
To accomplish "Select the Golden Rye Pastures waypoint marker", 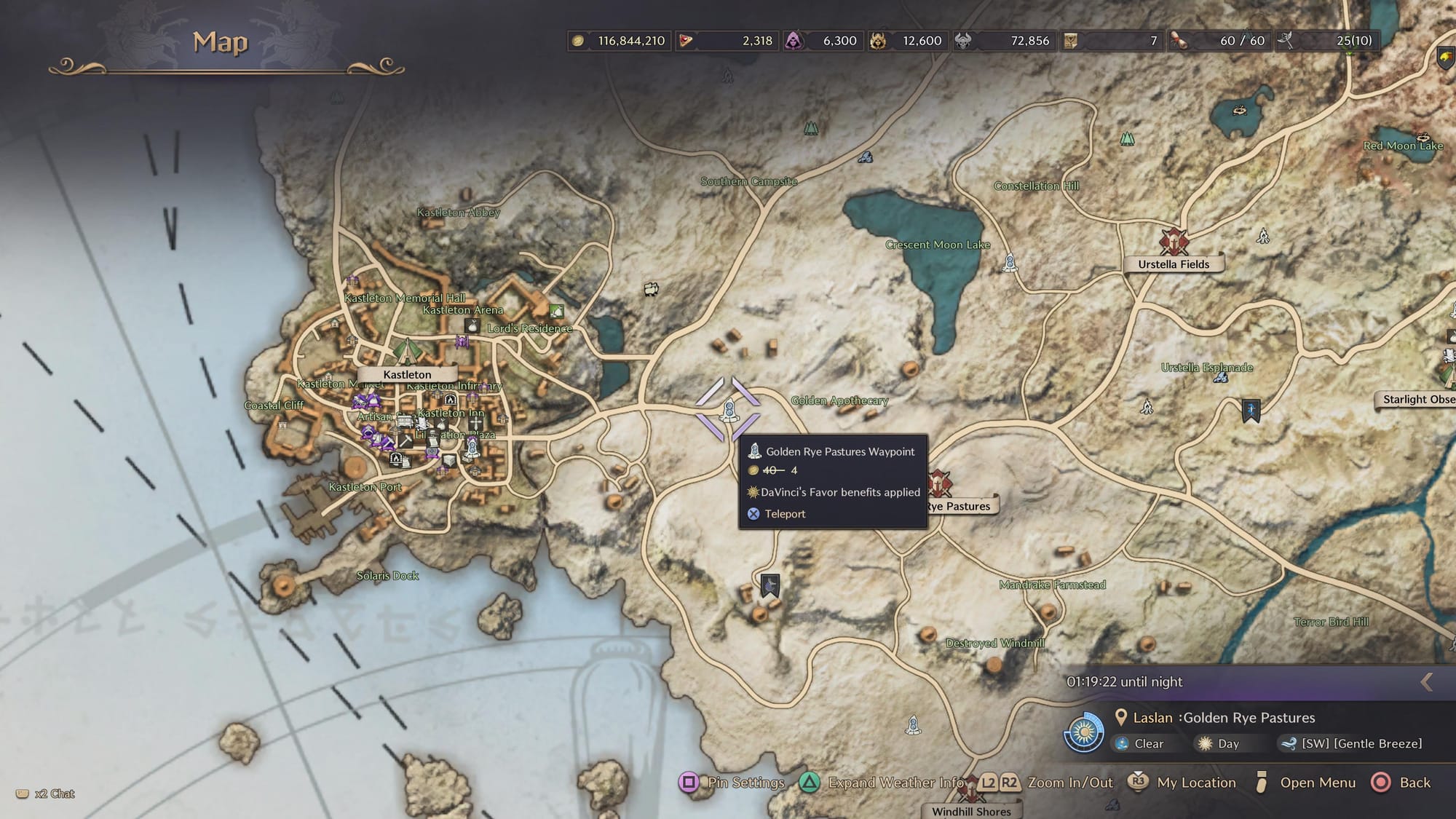I will pyautogui.click(x=729, y=411).
